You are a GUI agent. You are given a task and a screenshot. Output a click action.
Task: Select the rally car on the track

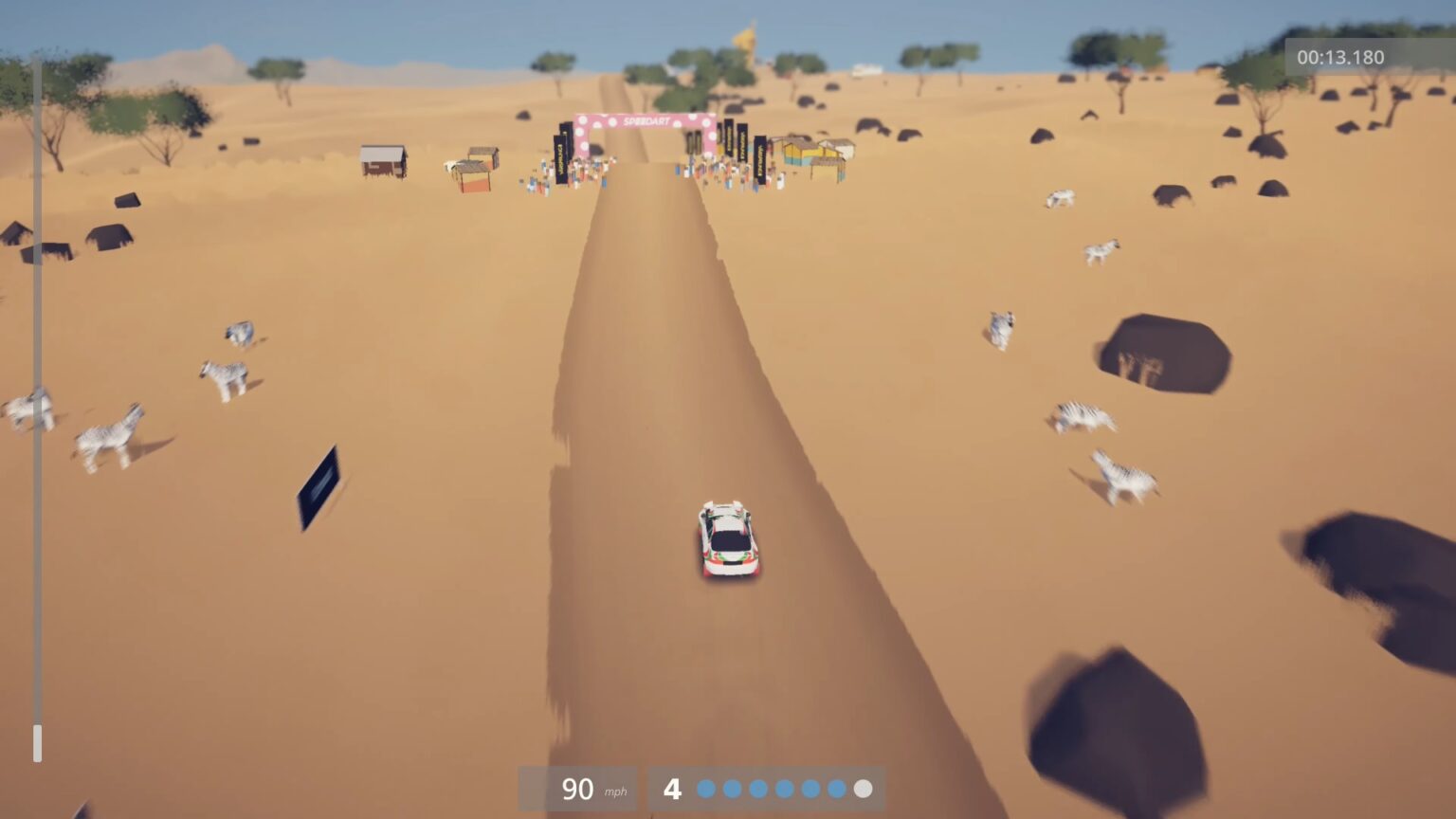[x=725, y=540]
